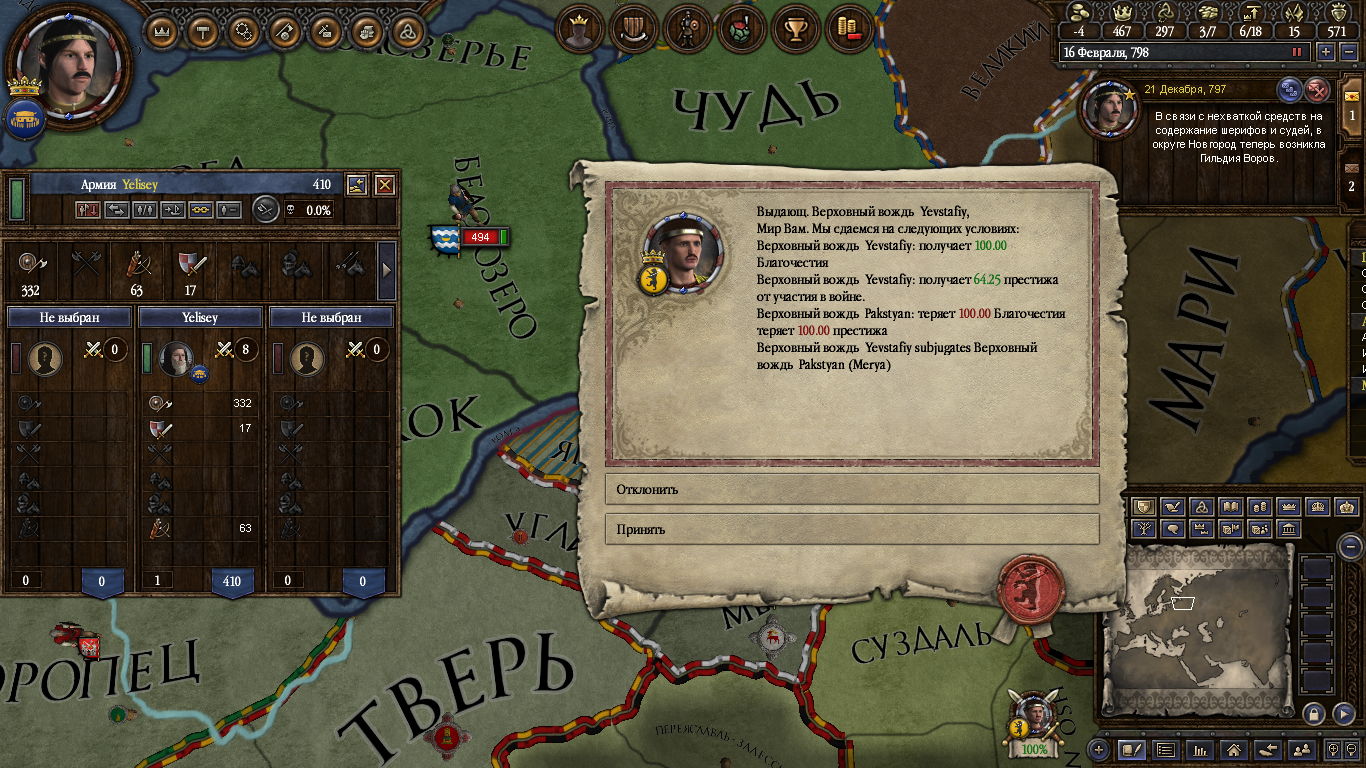Viewport: 1366px width, 768px height.
Task: Increase game speed with plus button
Action: coord(1326,52)
